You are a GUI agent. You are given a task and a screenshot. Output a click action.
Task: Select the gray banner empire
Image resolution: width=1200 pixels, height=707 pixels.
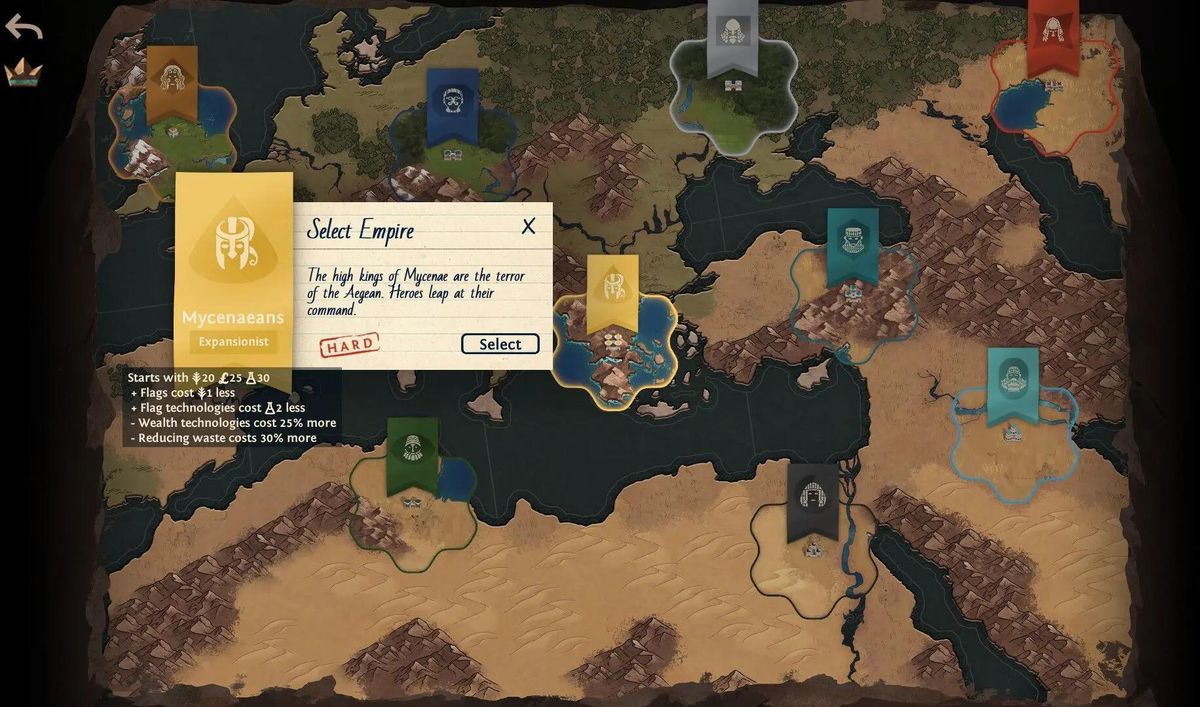[x=732, y=34]
